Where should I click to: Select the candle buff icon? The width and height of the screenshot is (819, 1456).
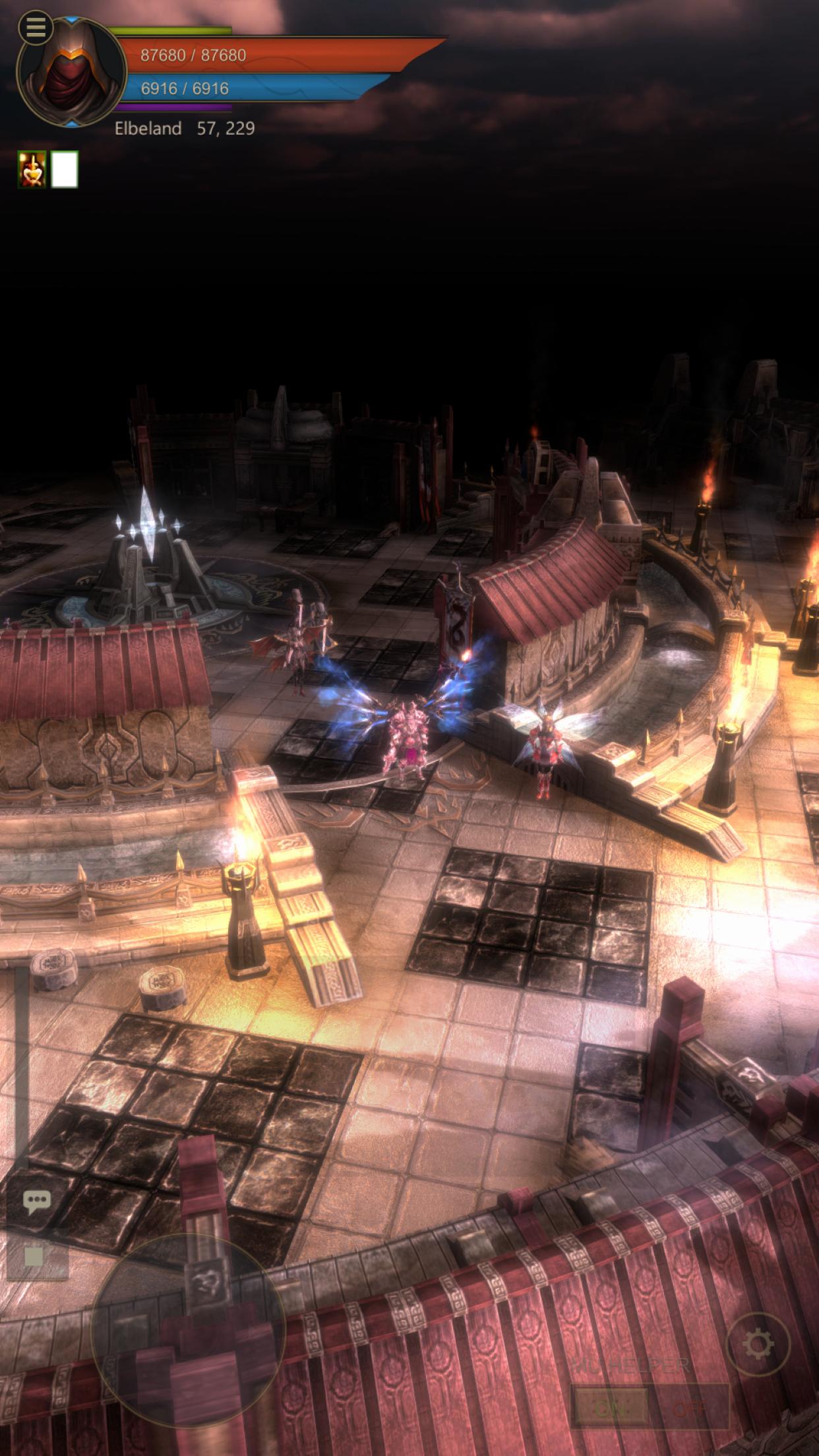pyautogui.click(x=32, y=169)
